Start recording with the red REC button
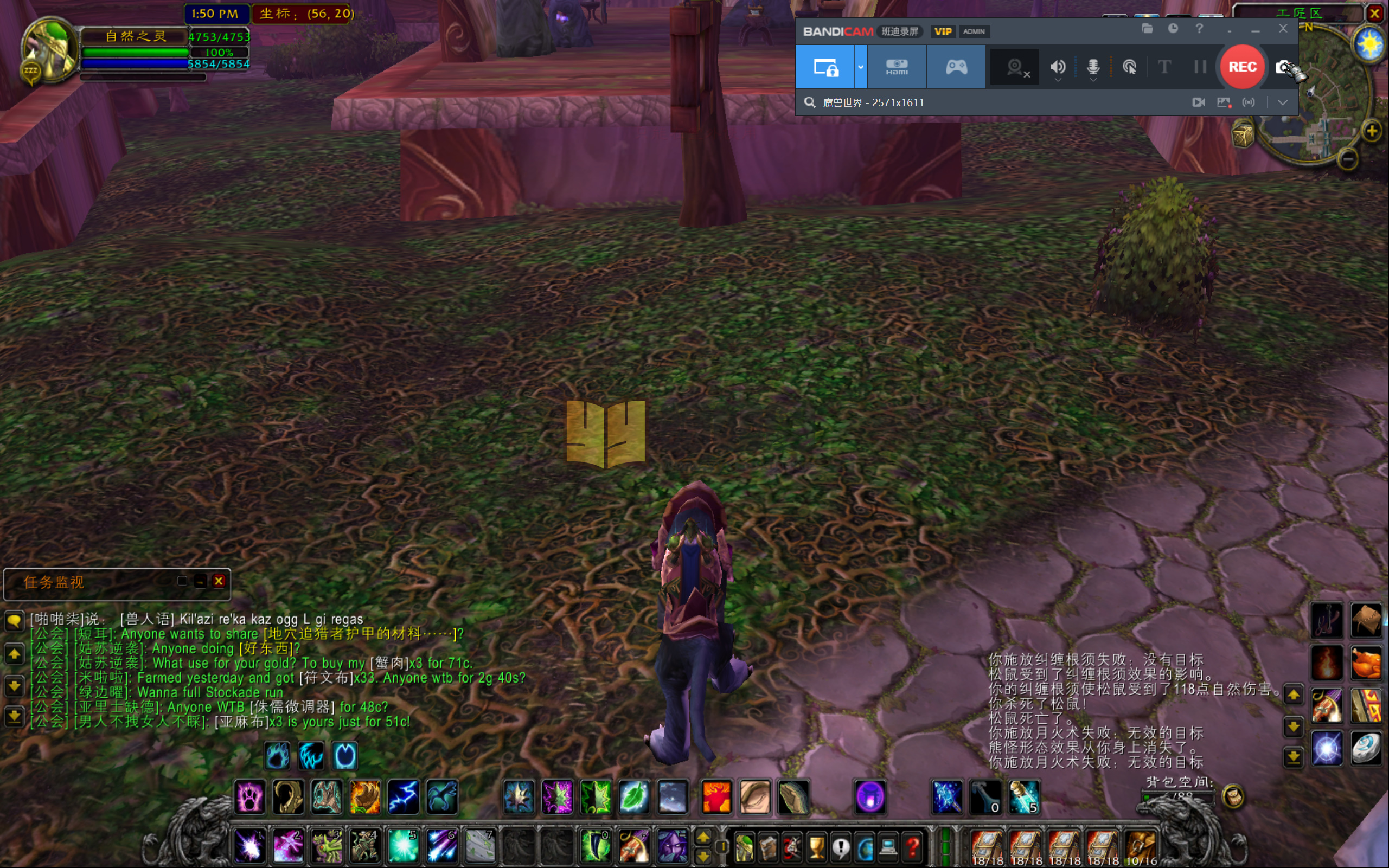 [x=1241, y=67]
